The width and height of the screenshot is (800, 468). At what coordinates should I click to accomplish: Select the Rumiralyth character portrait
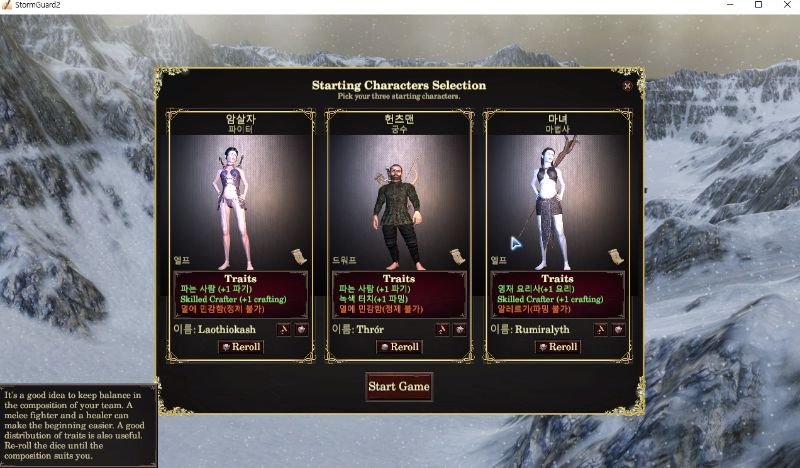pyautogui.click(x=557, y=195)
